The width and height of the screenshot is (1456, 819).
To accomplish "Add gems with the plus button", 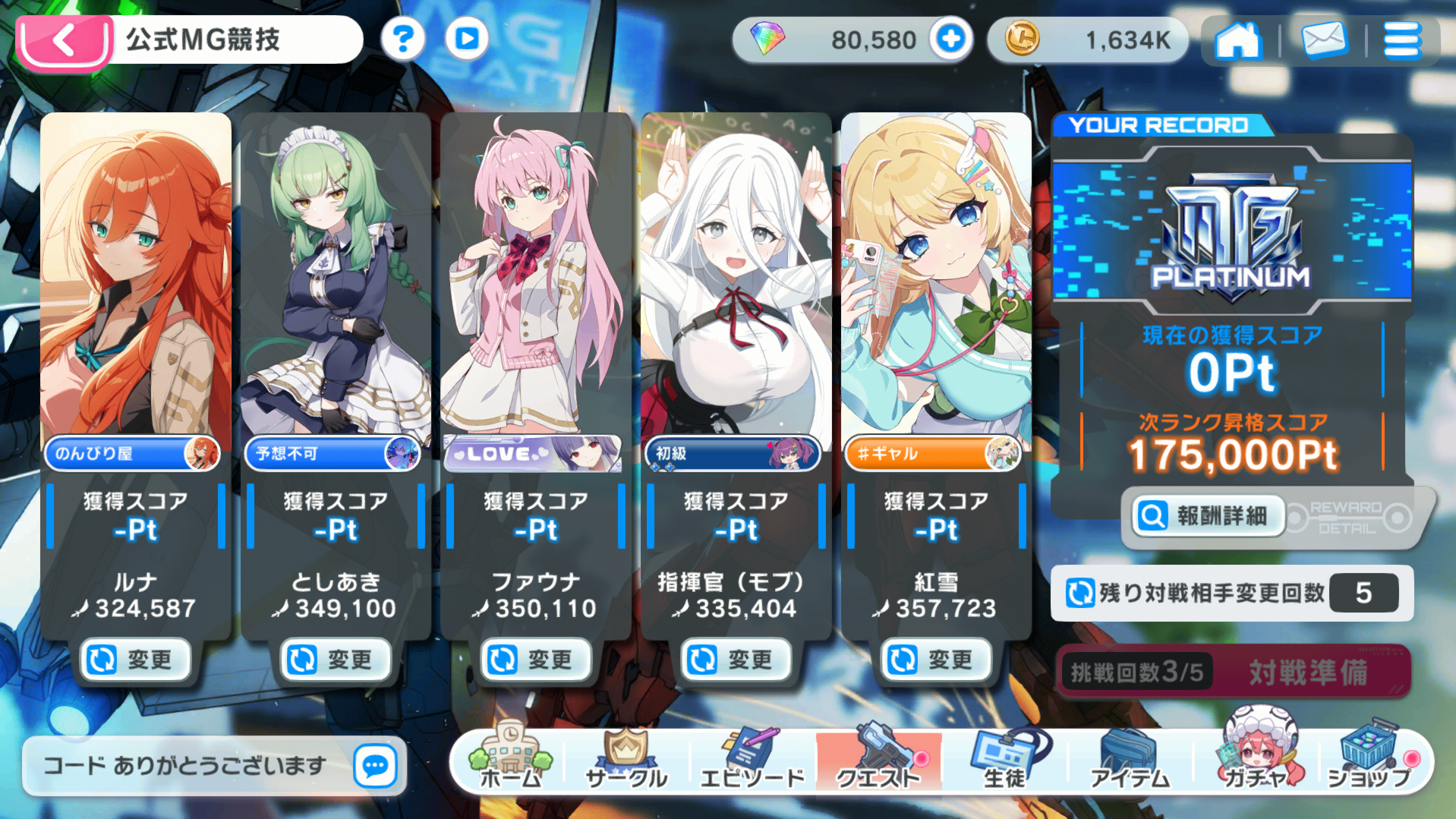I will click(x=950, y=39).
